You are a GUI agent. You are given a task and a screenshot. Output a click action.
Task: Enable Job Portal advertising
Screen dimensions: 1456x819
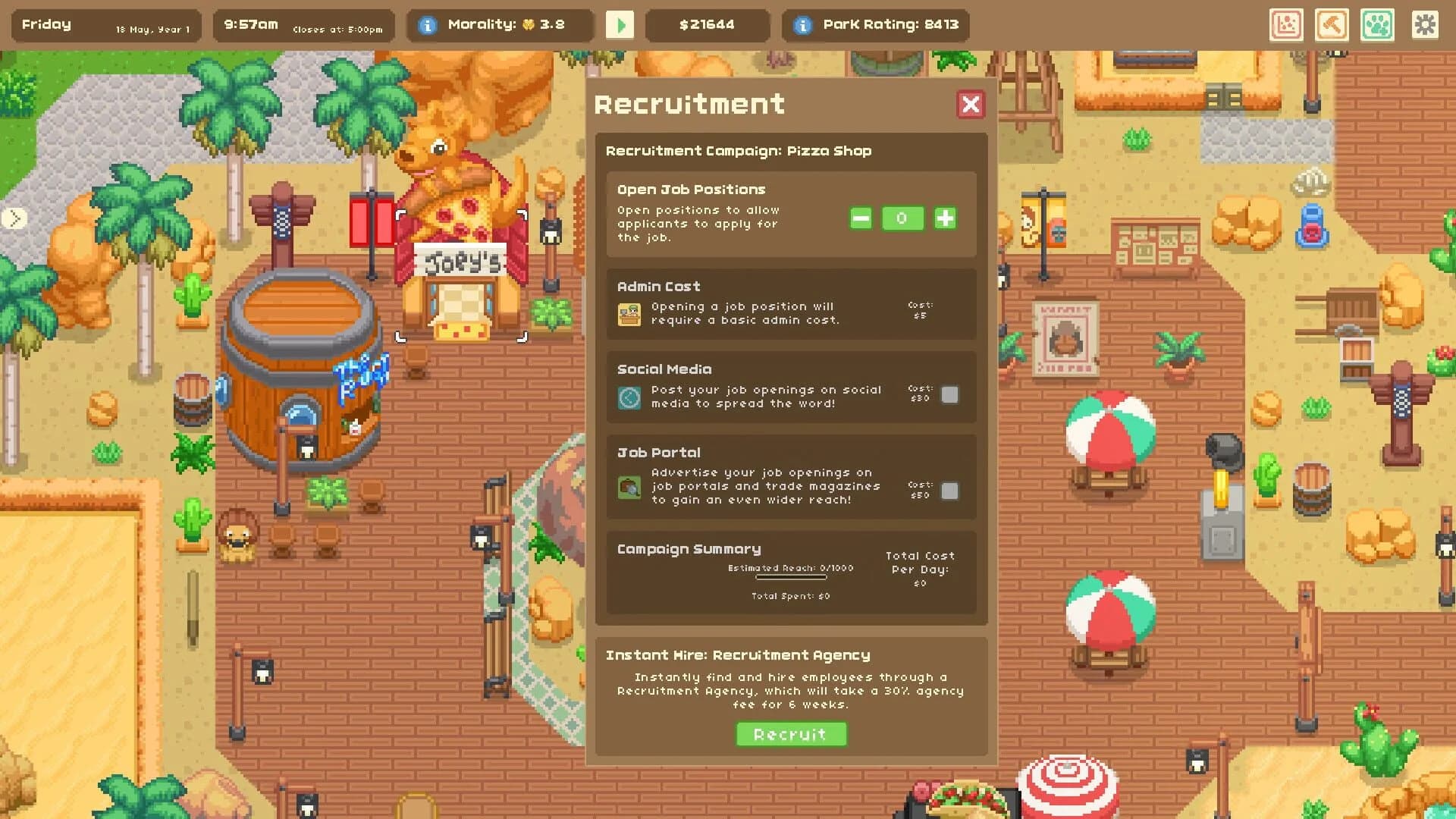coord(950,491)
